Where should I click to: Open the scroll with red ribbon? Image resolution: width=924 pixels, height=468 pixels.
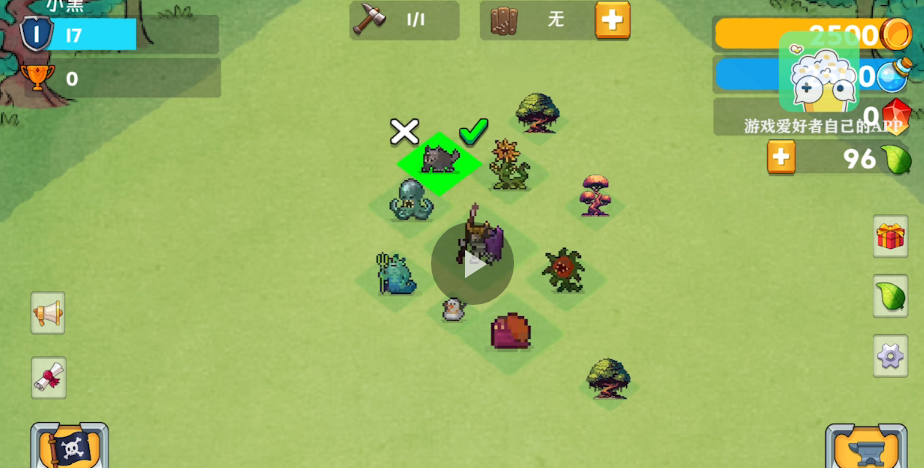pyautogui.click(x=48, y=377)
